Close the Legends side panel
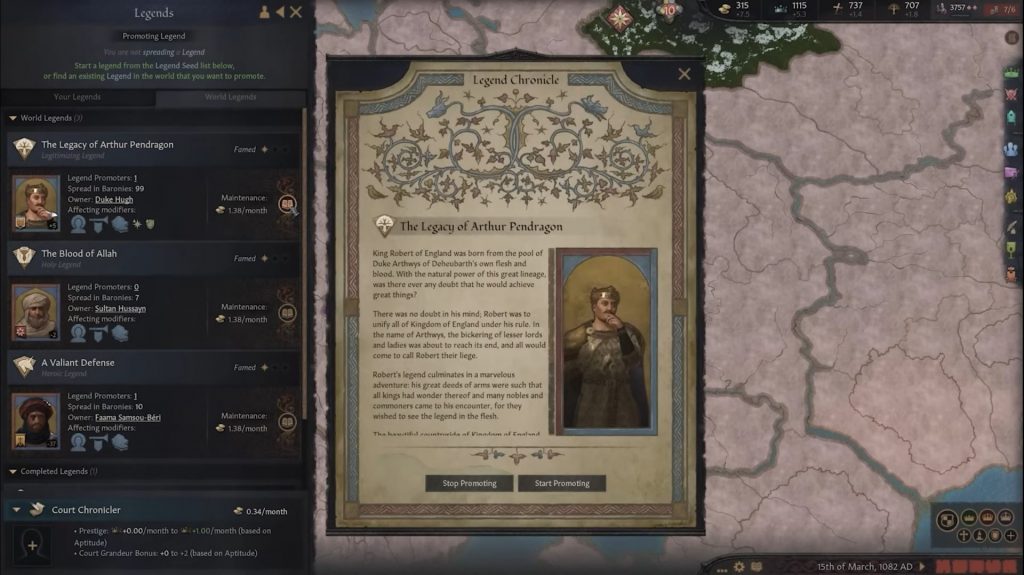 (x=296, y=12)
